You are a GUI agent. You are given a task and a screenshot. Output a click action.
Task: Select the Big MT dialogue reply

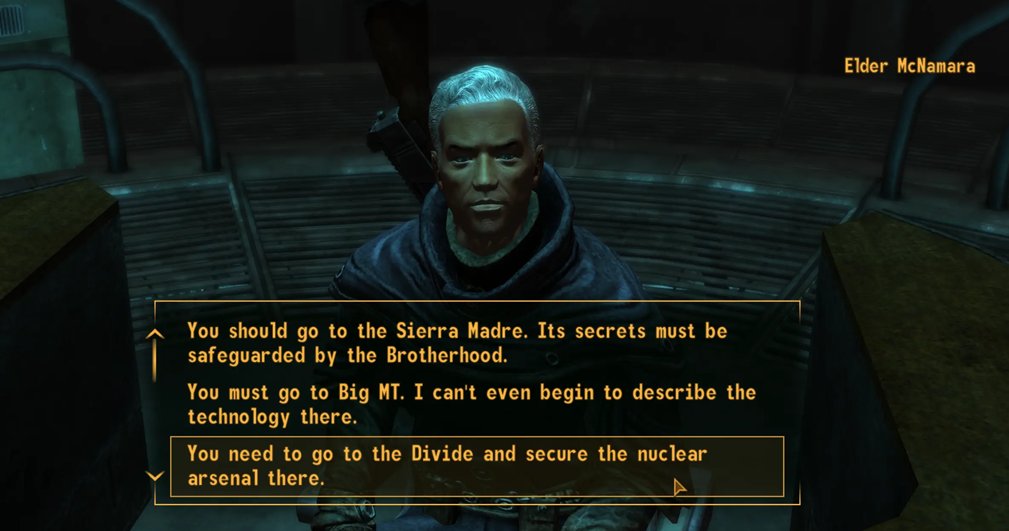pos(470,404)
